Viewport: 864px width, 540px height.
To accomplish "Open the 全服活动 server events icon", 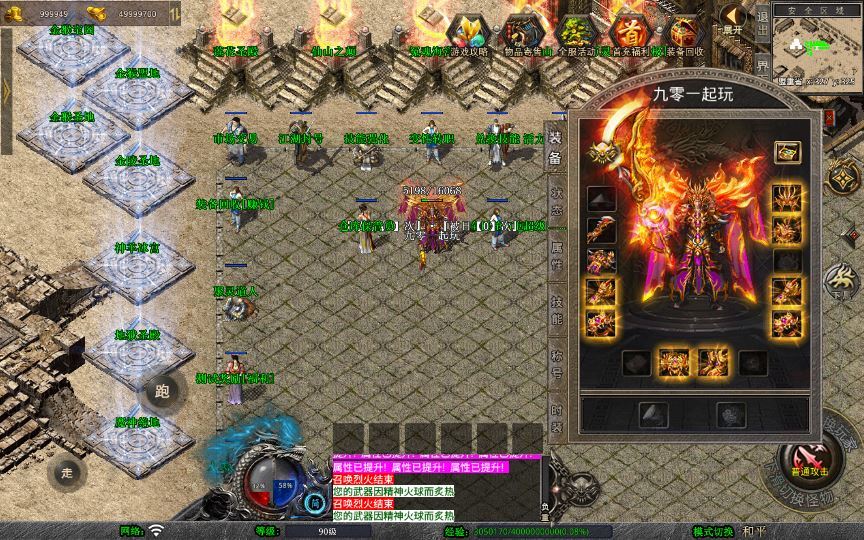I will point(576,32).
